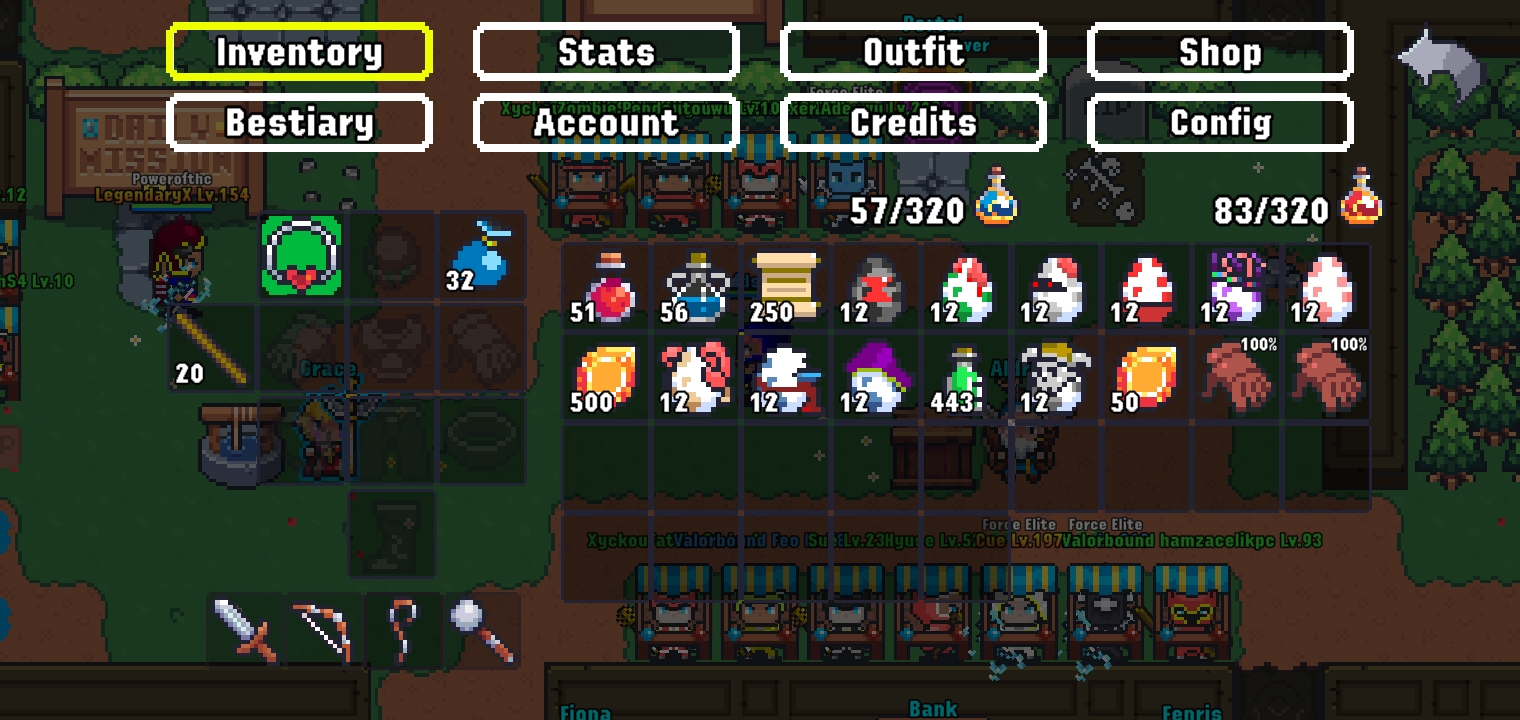Switch to the Stats tab
Viewport: 1520px width, 720px height.
(605, 51)
